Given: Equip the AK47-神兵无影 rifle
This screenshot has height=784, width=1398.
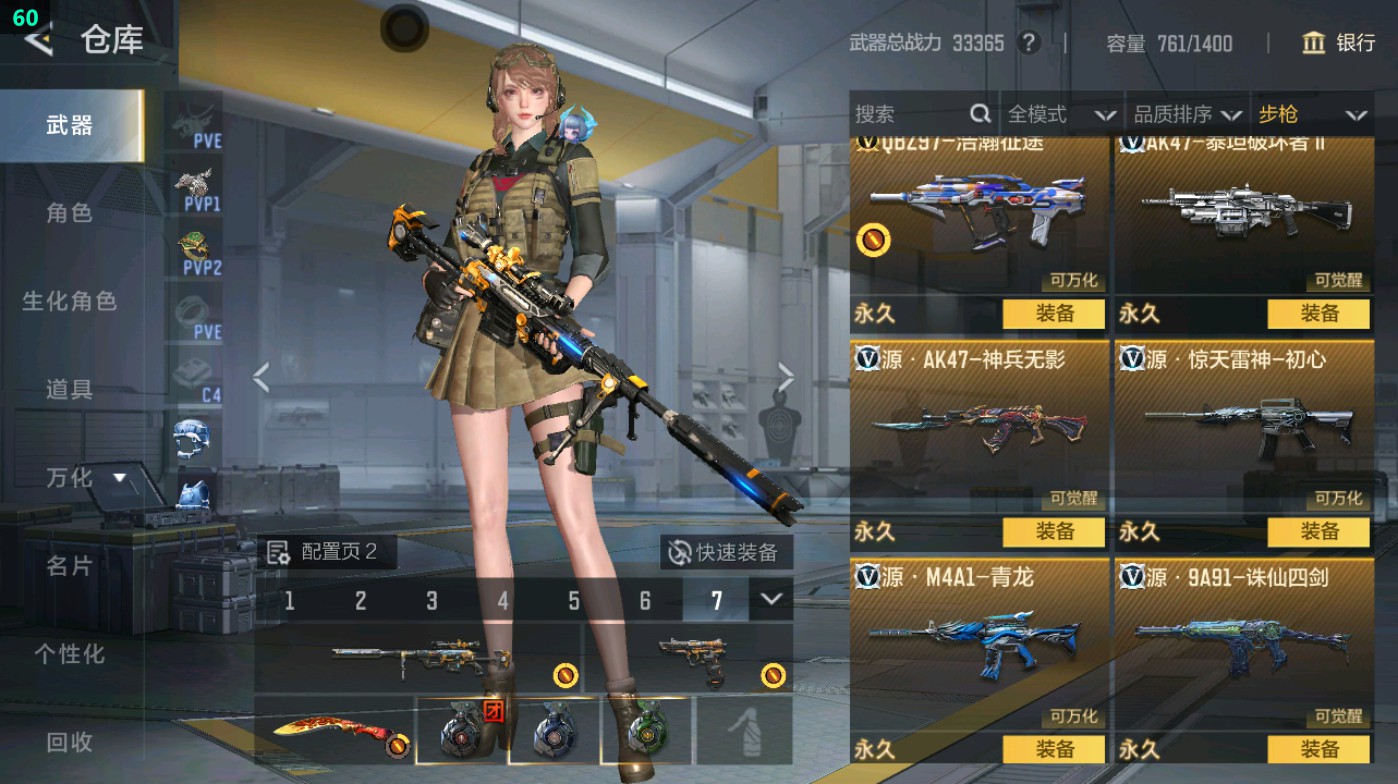Looking at the screenshot, I should (1054, 531).
